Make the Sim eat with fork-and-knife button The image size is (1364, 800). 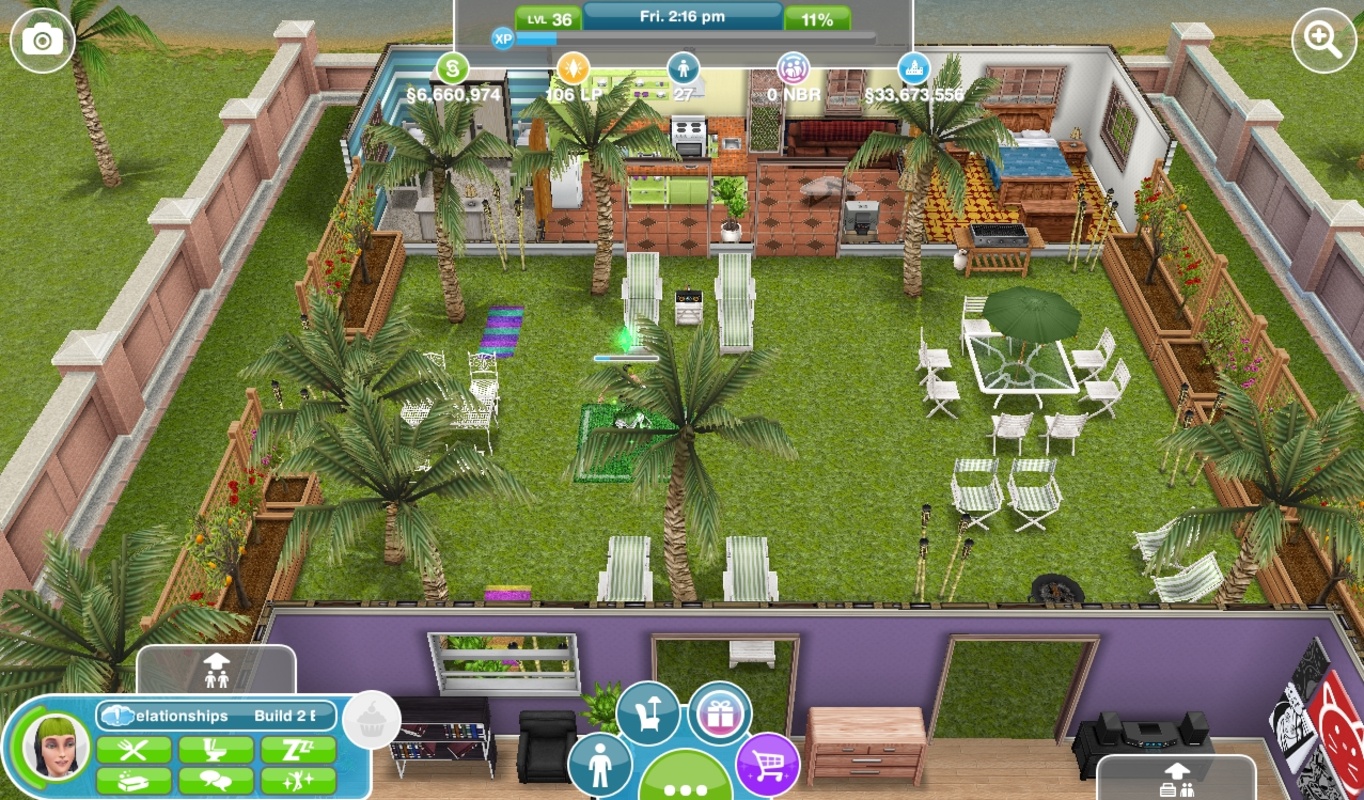coord(134,749)
